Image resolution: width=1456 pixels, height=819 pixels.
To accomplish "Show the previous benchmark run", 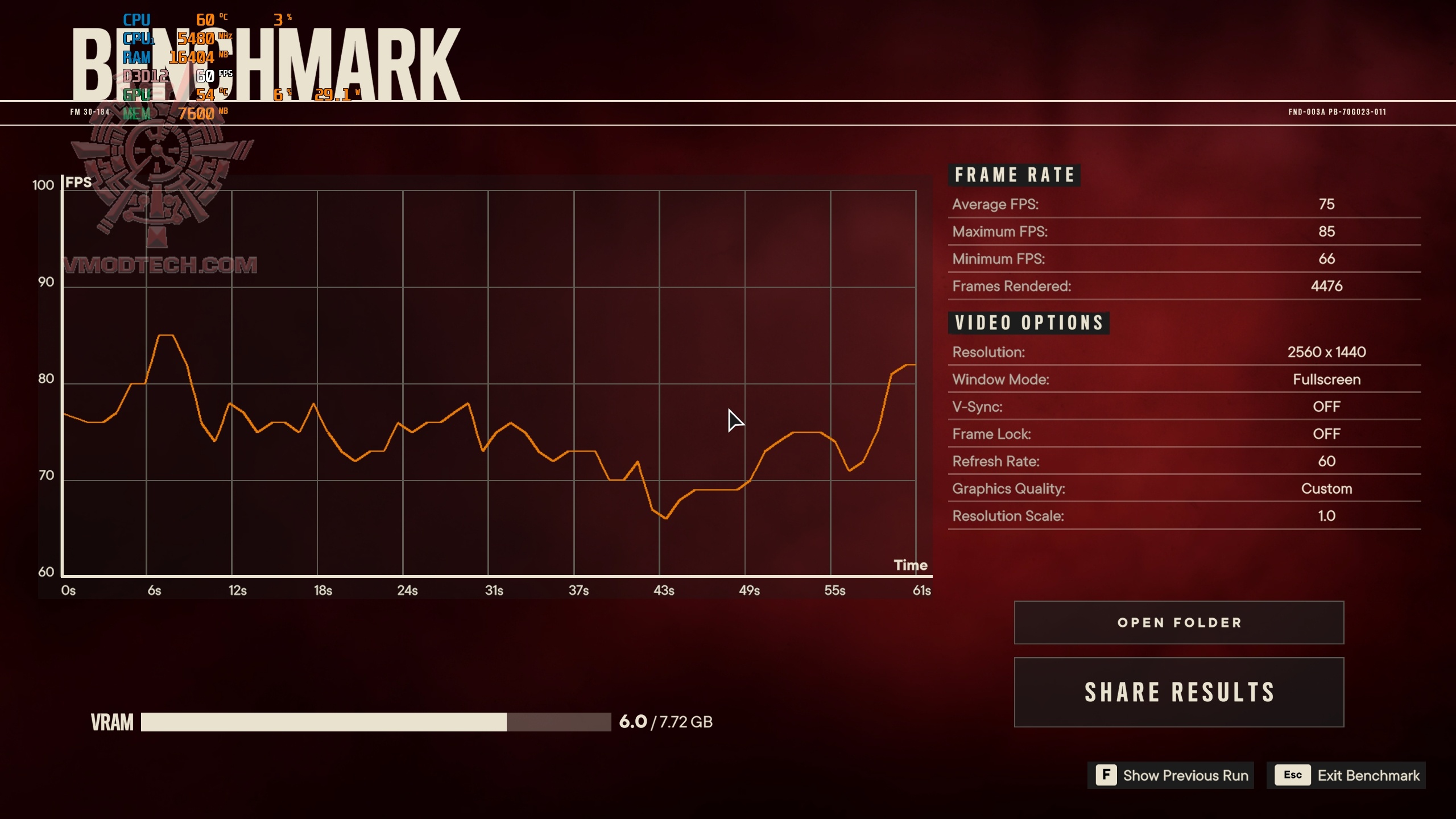I will point(1170,775).
